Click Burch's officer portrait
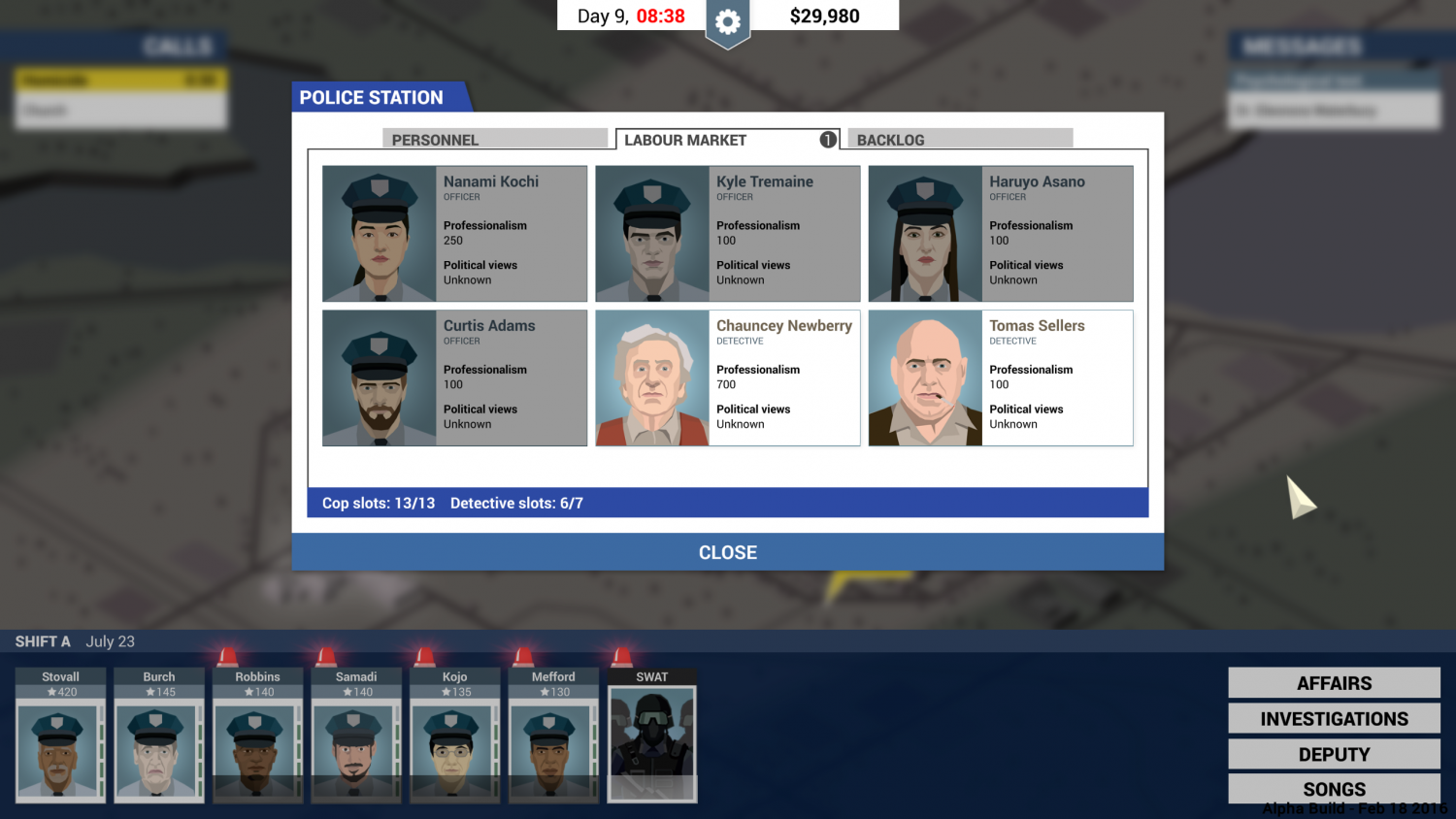 tap(158, 752)
